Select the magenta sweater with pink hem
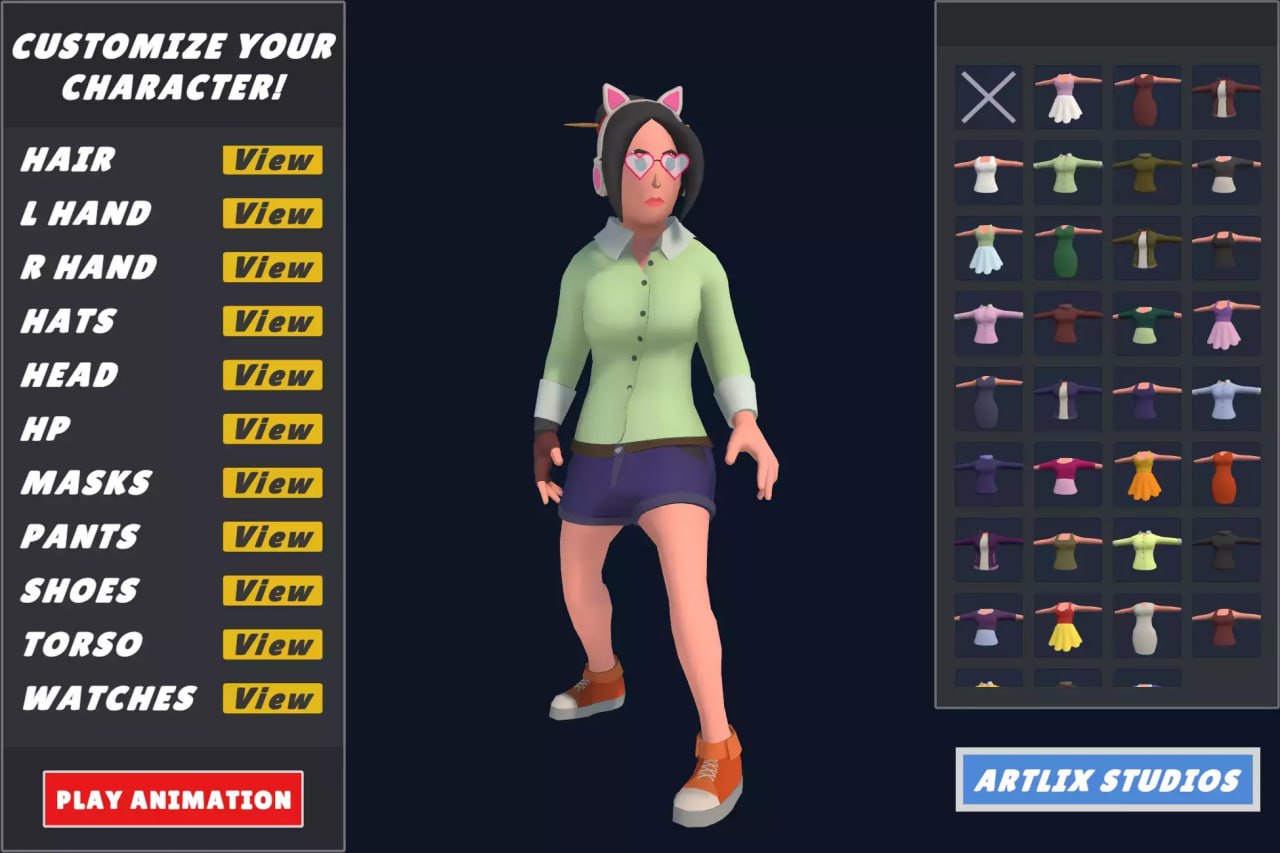The width and height of the screenshot is (1280, 853). 1067,473
